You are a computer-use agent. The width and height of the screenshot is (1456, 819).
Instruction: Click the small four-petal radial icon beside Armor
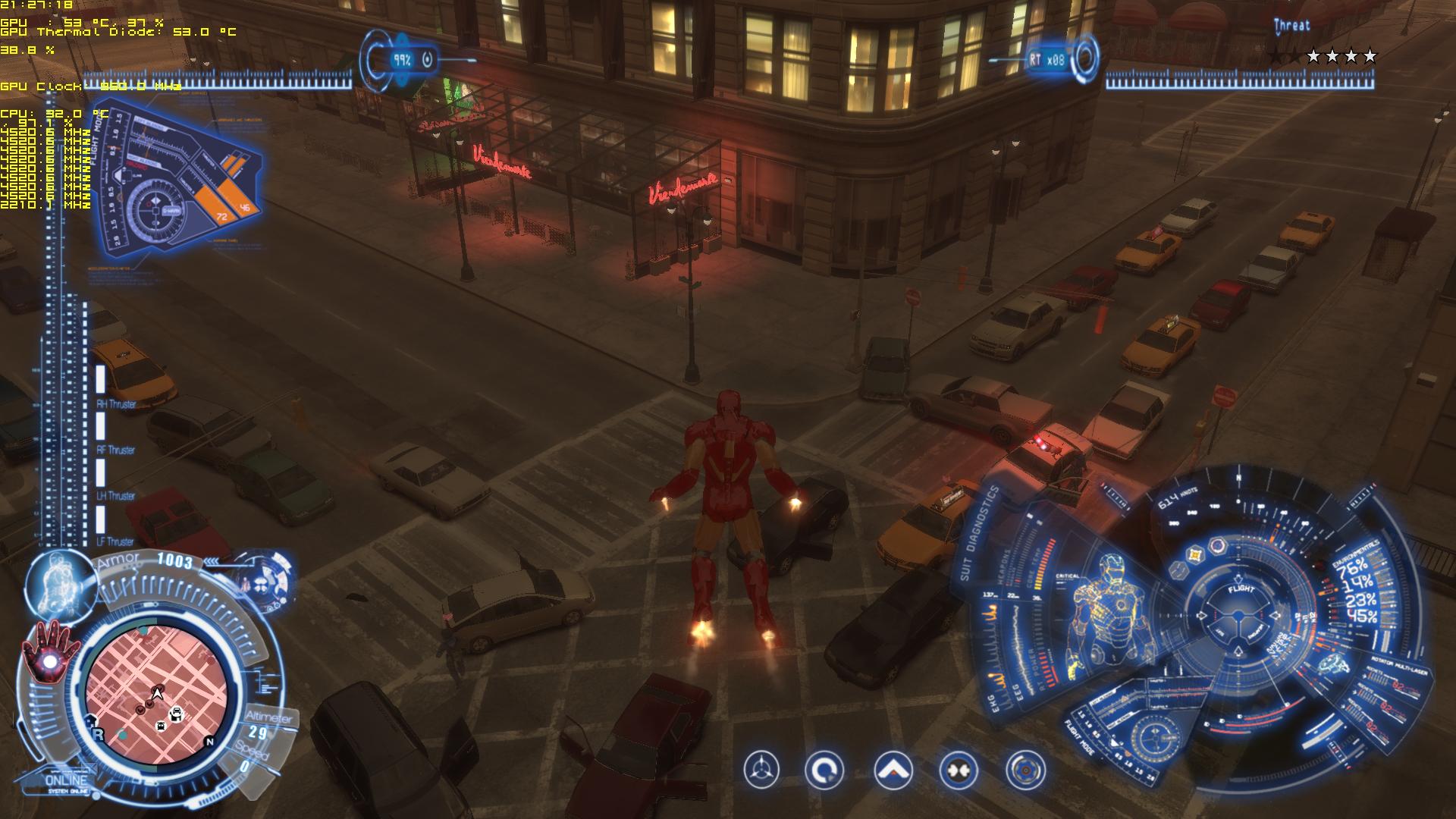261,585
